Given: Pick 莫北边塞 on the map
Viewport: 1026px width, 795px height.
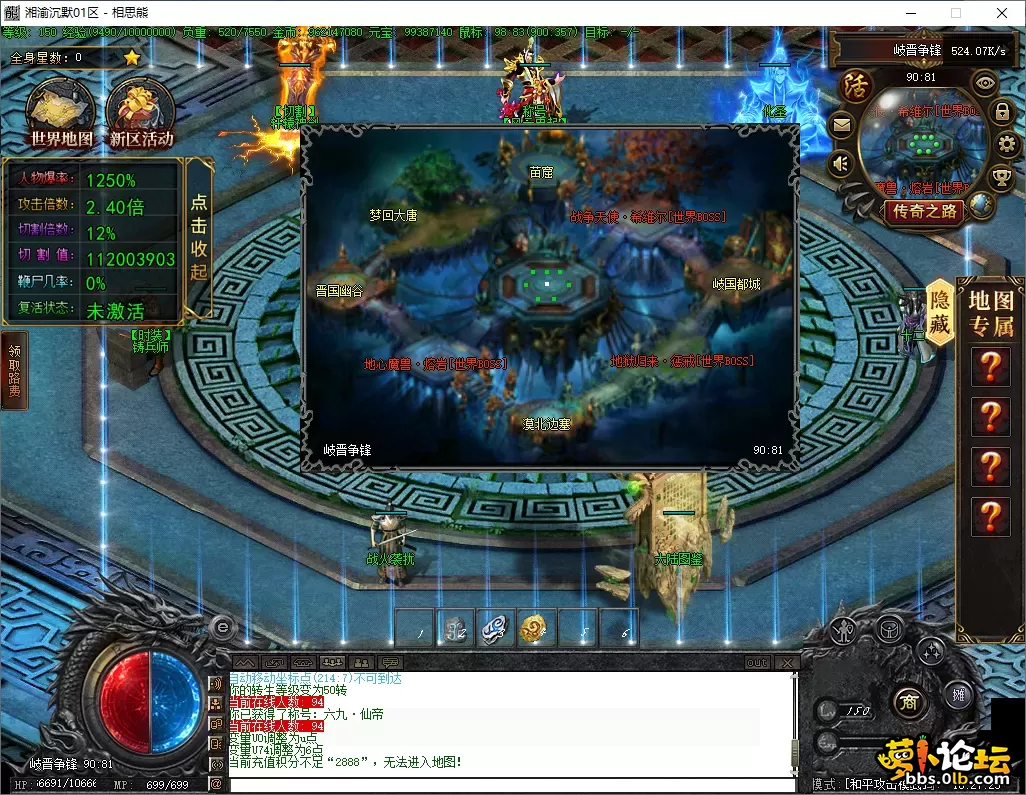Looking at the screenshot, I should click(x=547, y=424).
